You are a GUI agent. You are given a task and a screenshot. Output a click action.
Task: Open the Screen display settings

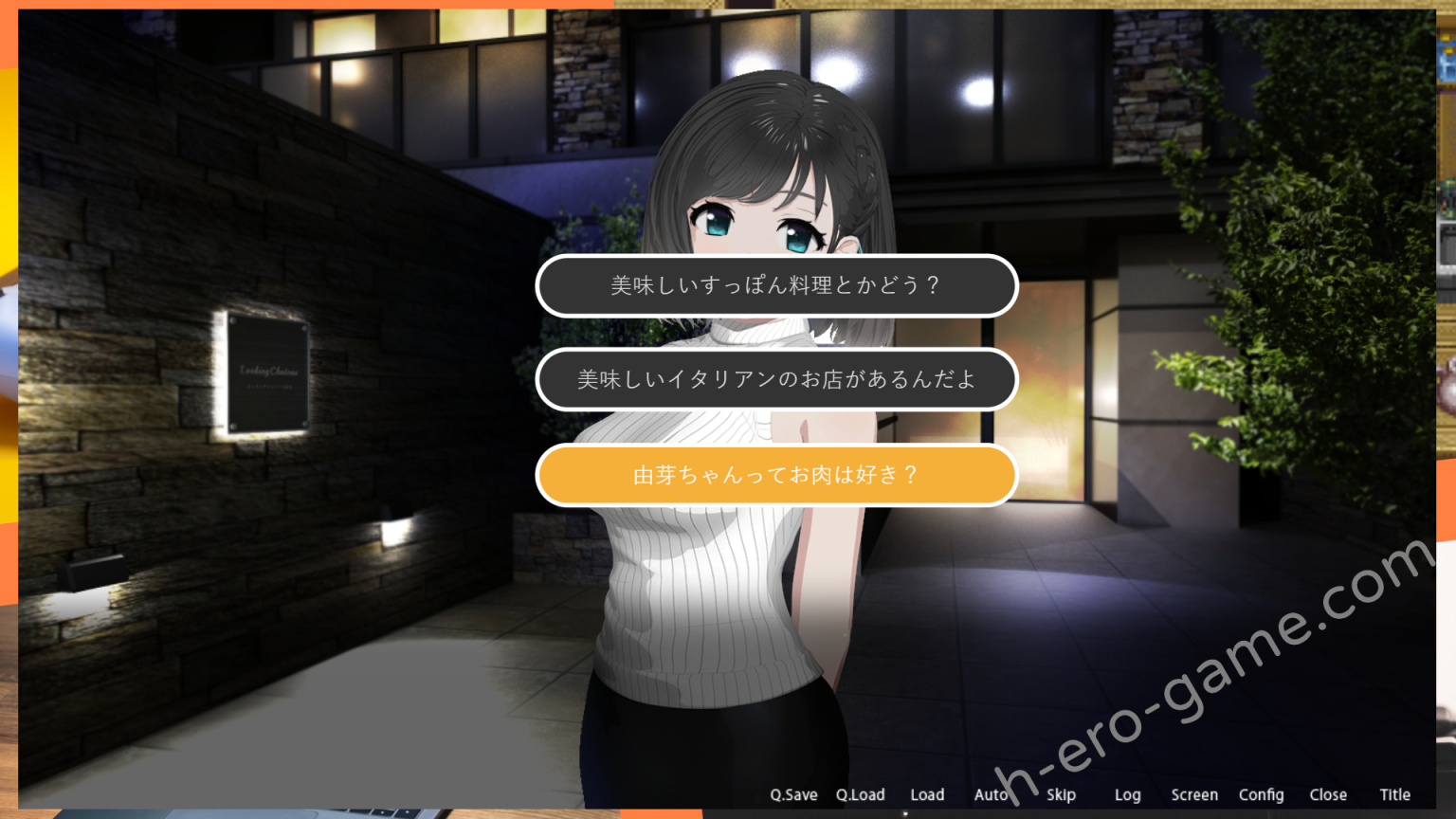pyautogui.click(x=1194, y=794)
